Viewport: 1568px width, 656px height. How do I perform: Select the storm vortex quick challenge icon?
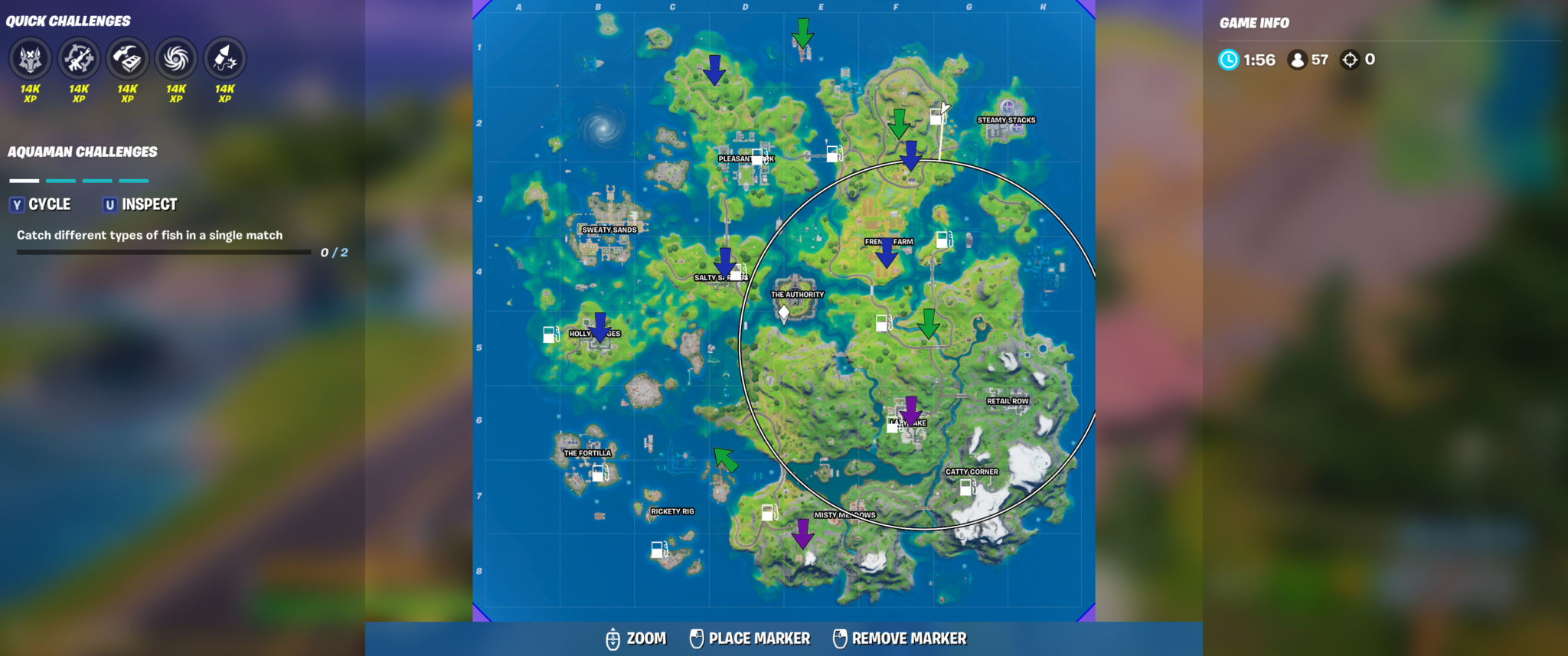(176, 58)
